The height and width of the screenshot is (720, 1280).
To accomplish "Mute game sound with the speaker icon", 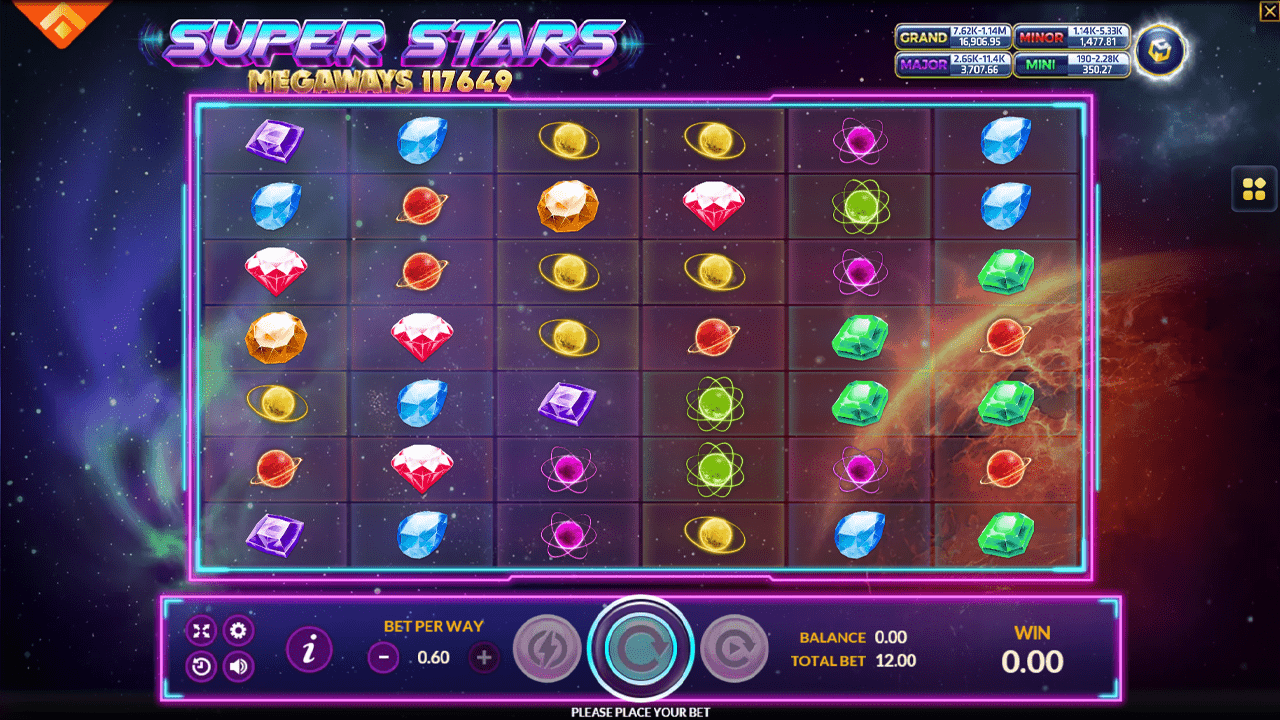I will click(x=237, y=665).
